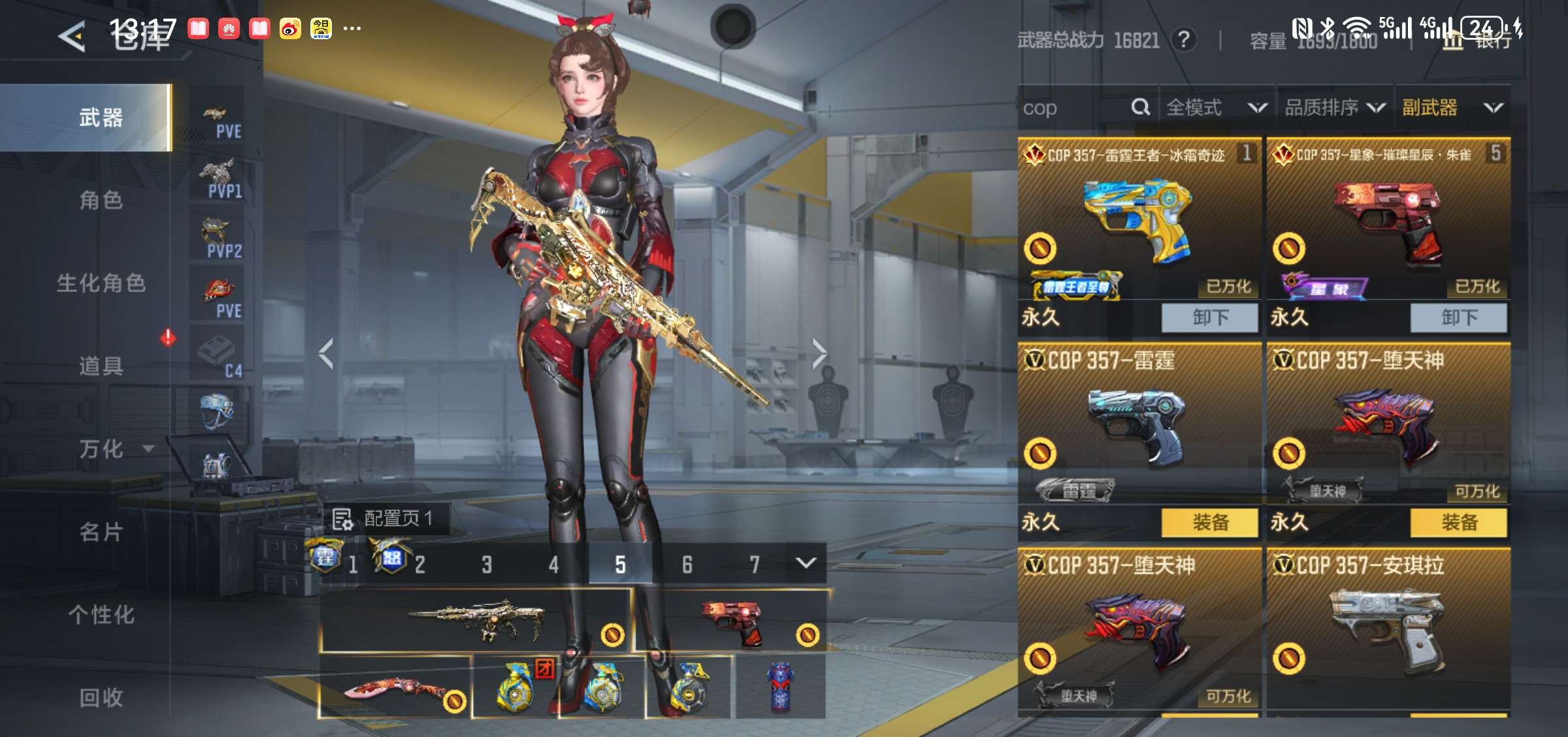This screenshot has width=1568, height=737.
Task: Open the 配置页 1 loadout page selector
Action: (385, 519)
